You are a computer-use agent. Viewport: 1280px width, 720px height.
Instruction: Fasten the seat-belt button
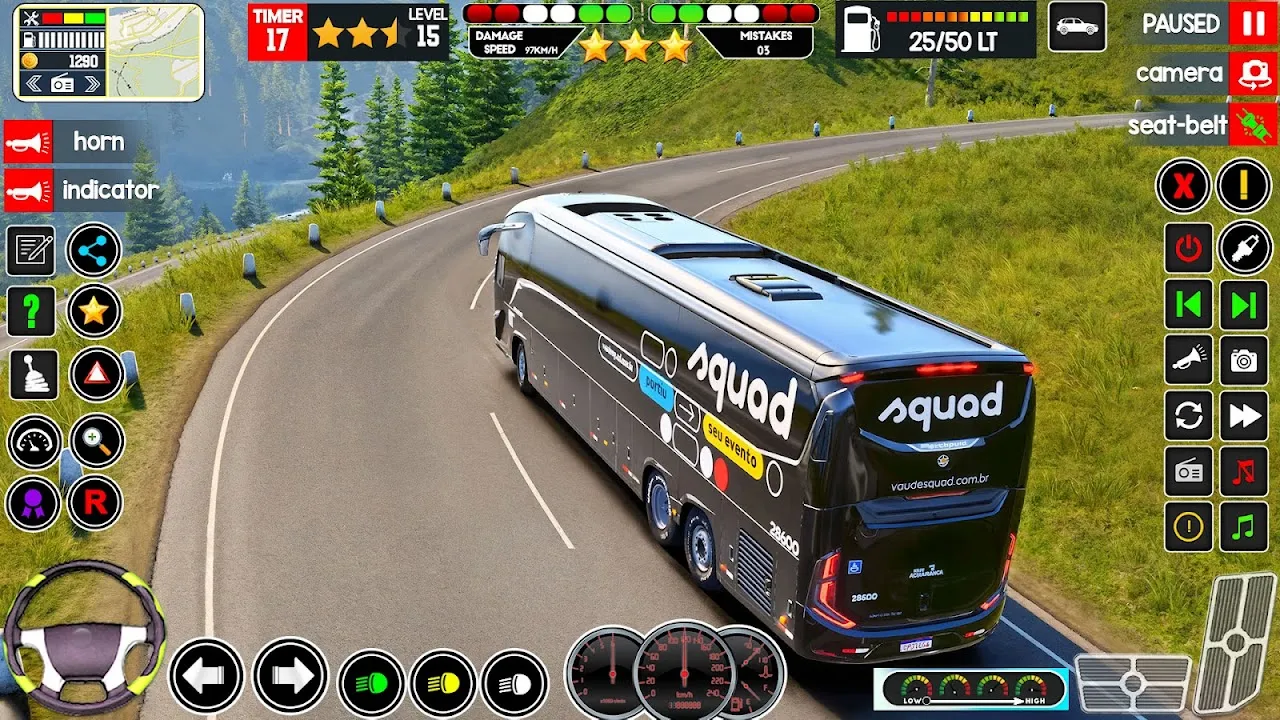click(1253, 125)
